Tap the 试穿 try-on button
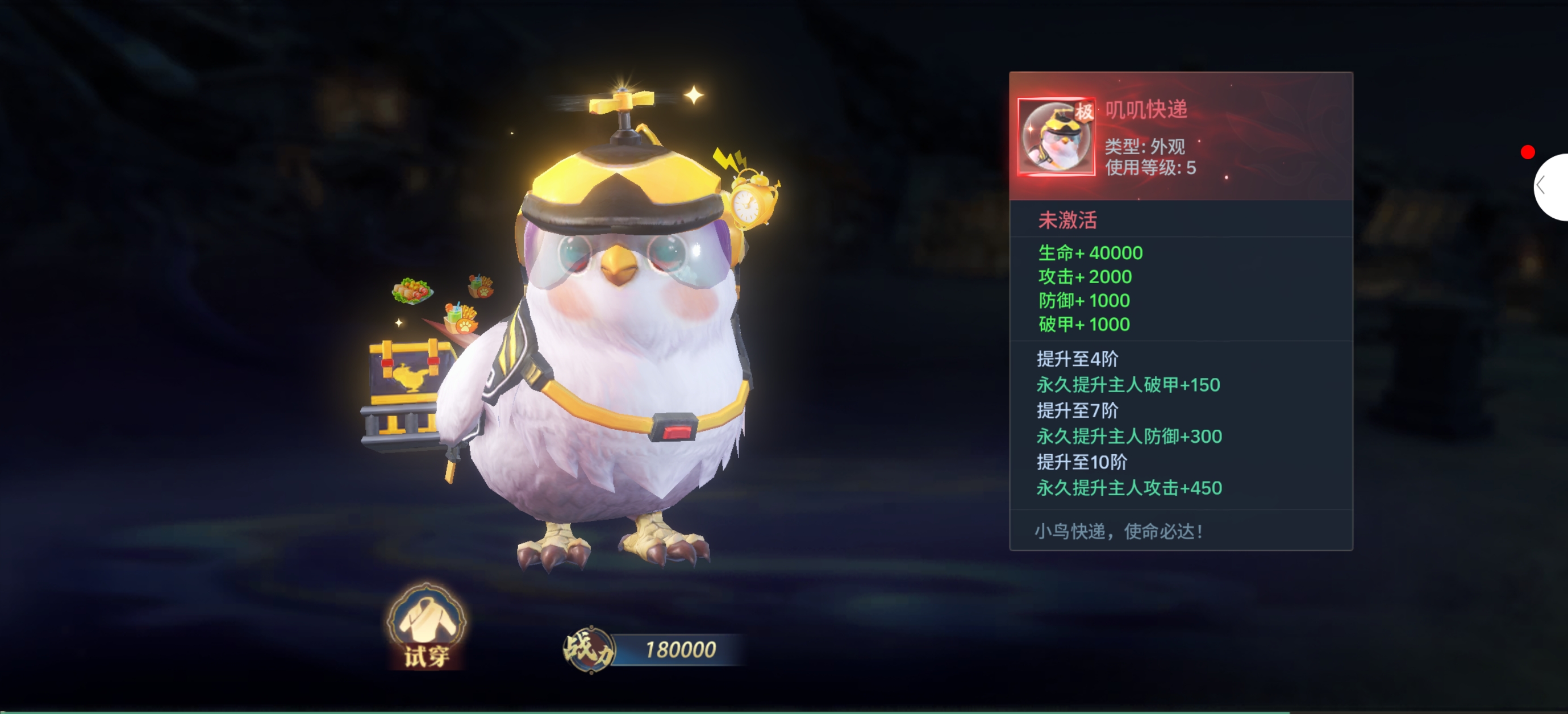The width and height of the screenshot is (1568, 714). [426, 627]
